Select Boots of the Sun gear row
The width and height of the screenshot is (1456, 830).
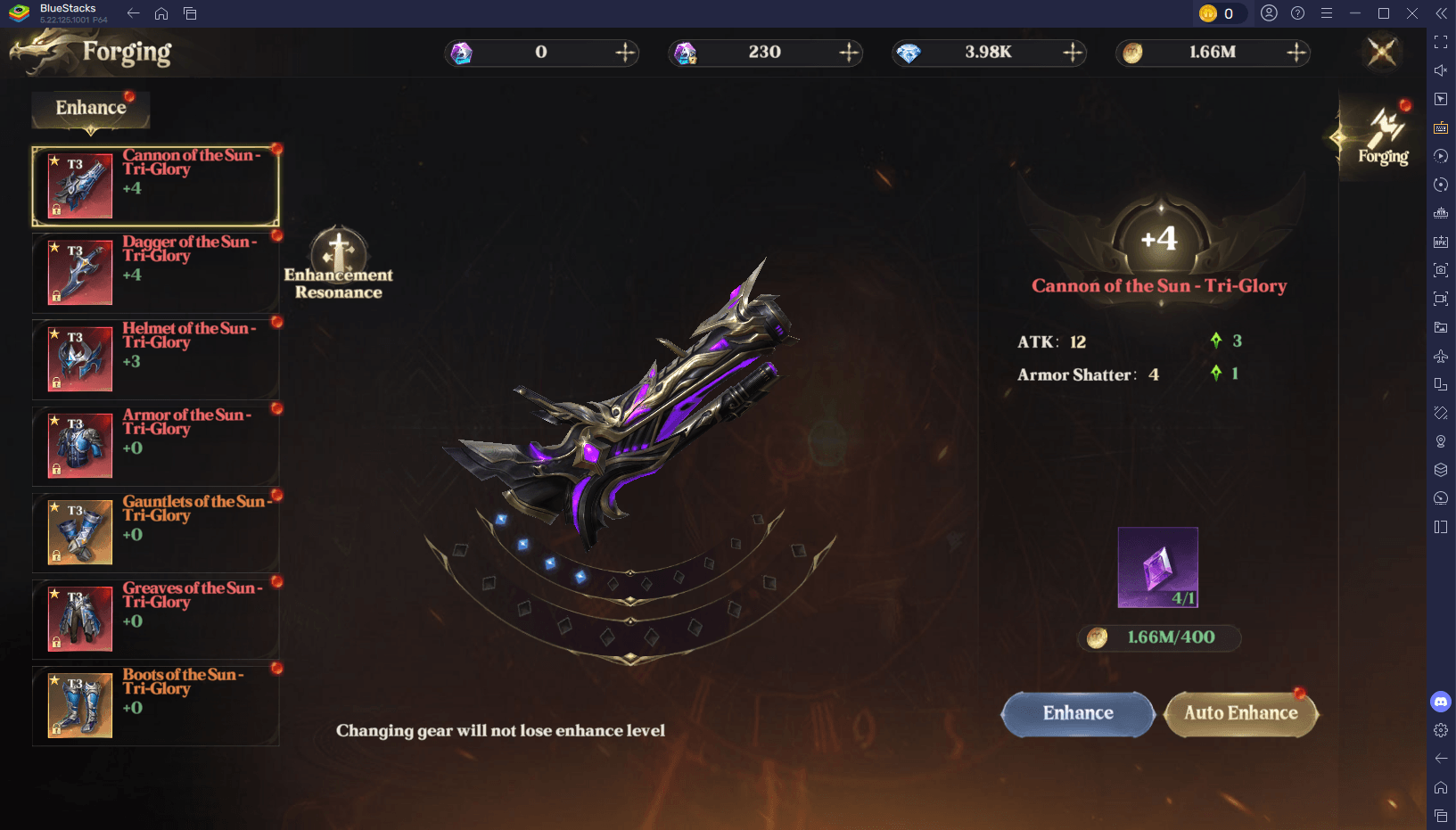[x=156, y=705]
